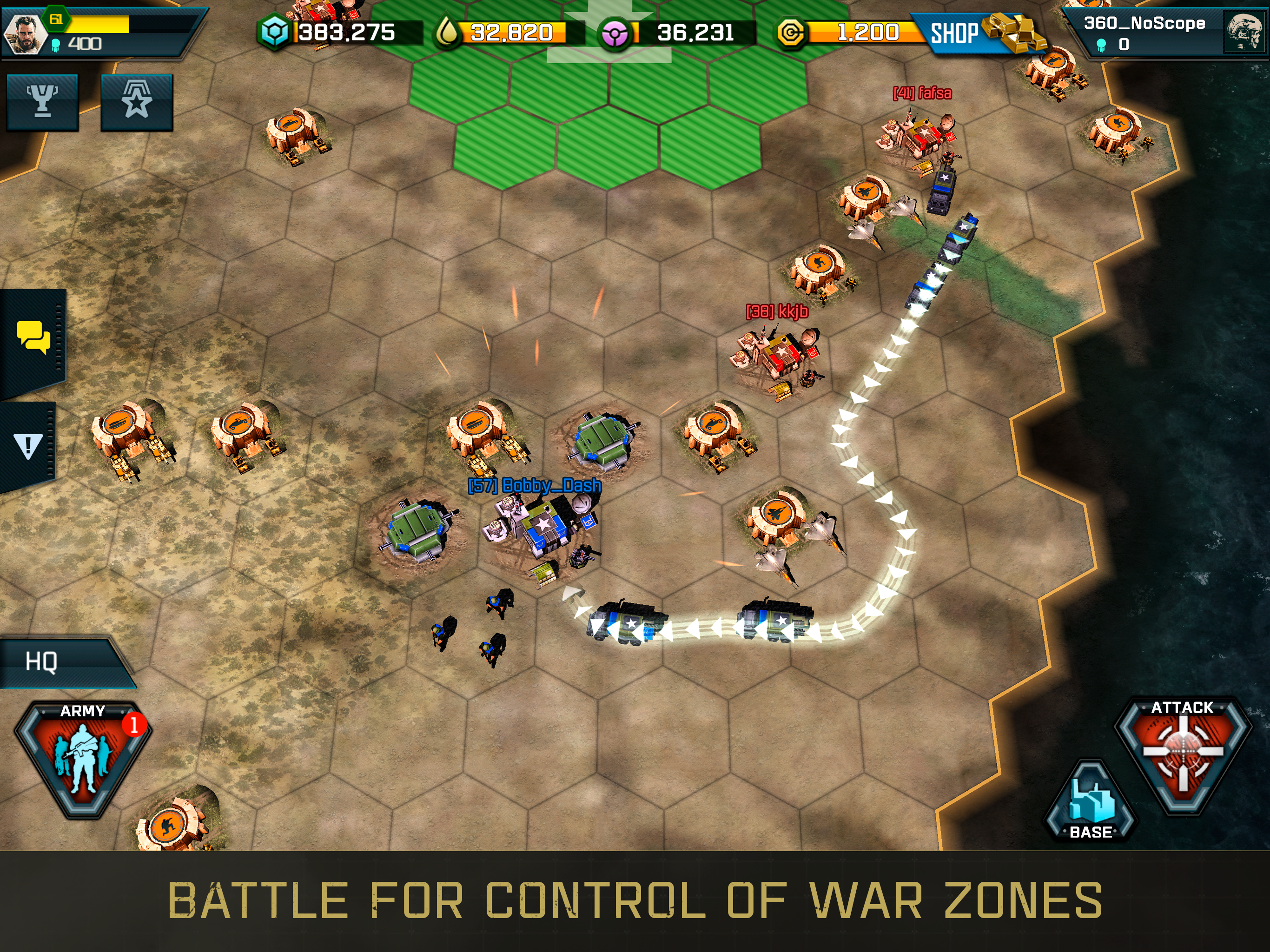The height and width of the screenshot is (952, 1270).
Task: Select enemy base of kkjb
Action: 778,359
